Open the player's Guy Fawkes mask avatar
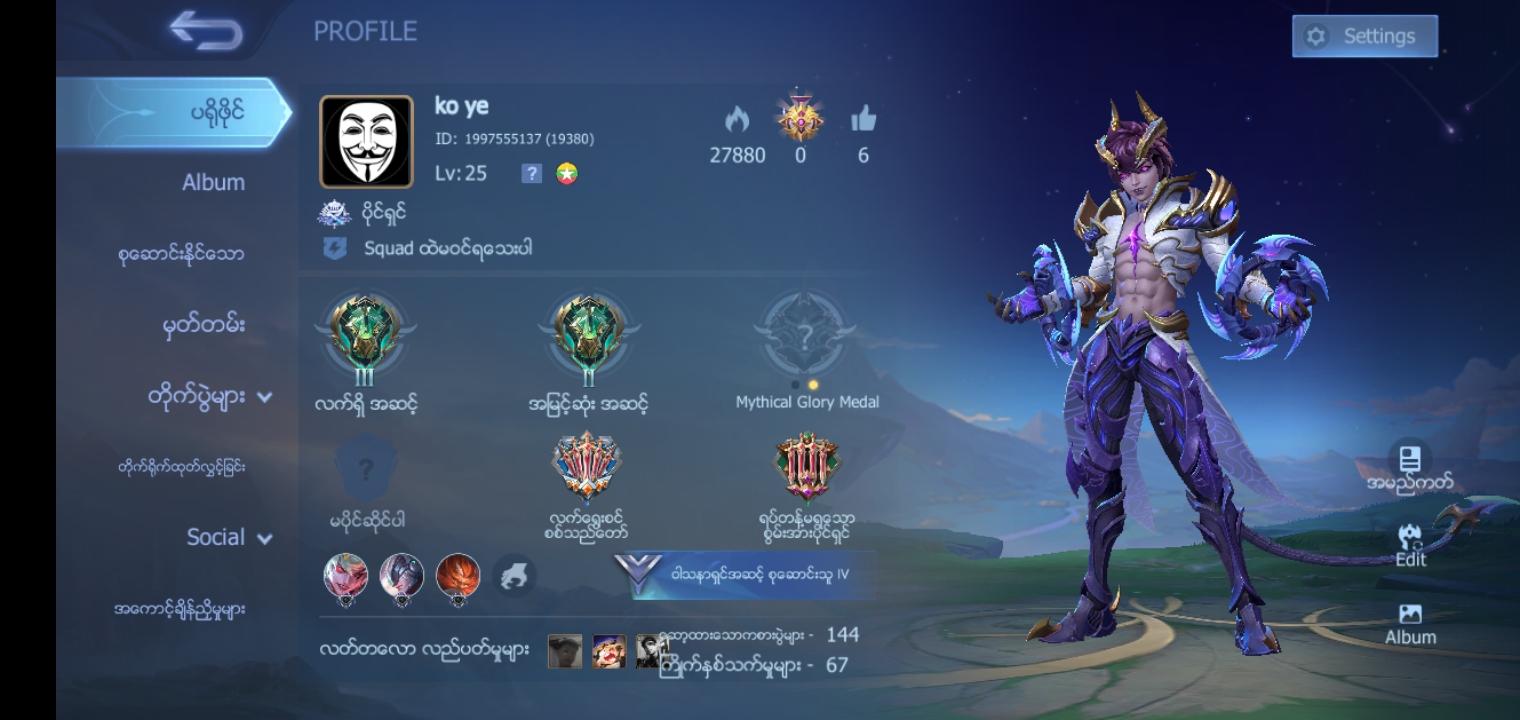The image size is (1520, 720). [x=367, y=138]
